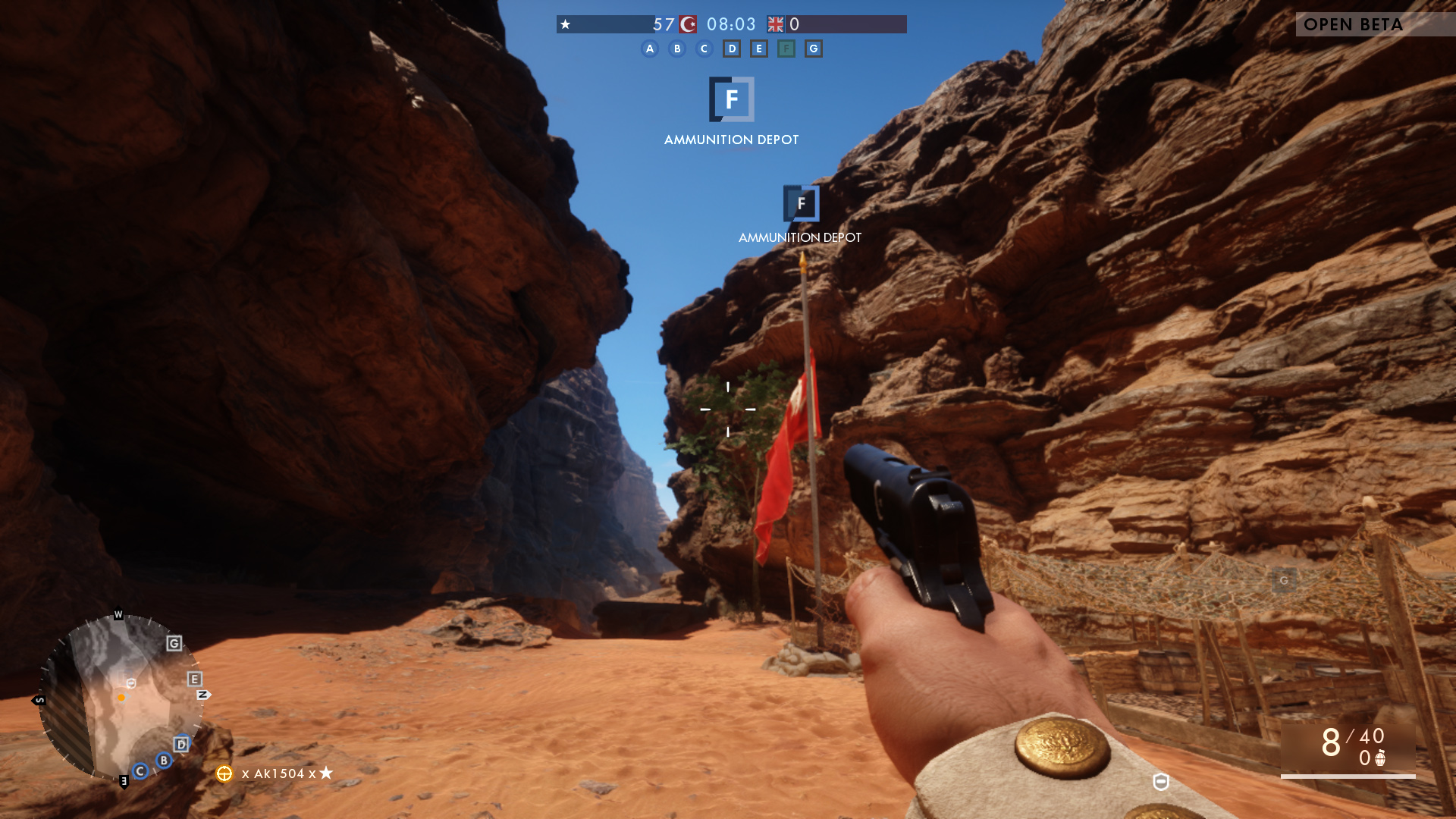This screenshot has height=819, width=1456.
Task: Click the B flag marker on the minimap
Action: (x=164, y=761)
